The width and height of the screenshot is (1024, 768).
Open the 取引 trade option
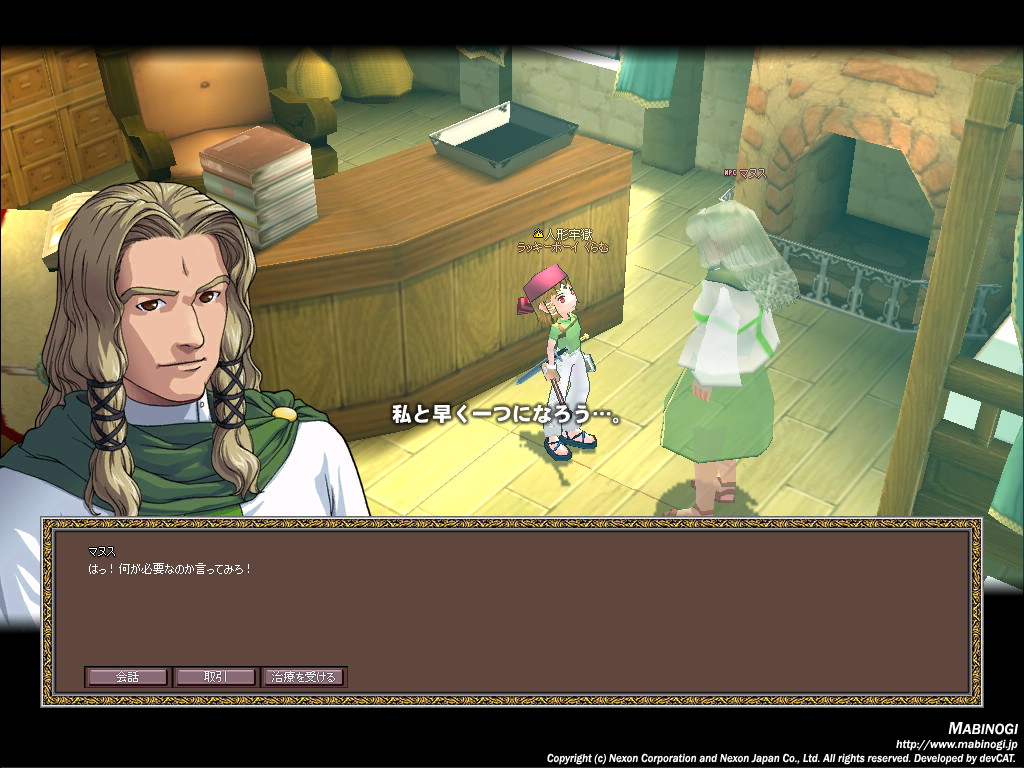click(x=215, y=677)
